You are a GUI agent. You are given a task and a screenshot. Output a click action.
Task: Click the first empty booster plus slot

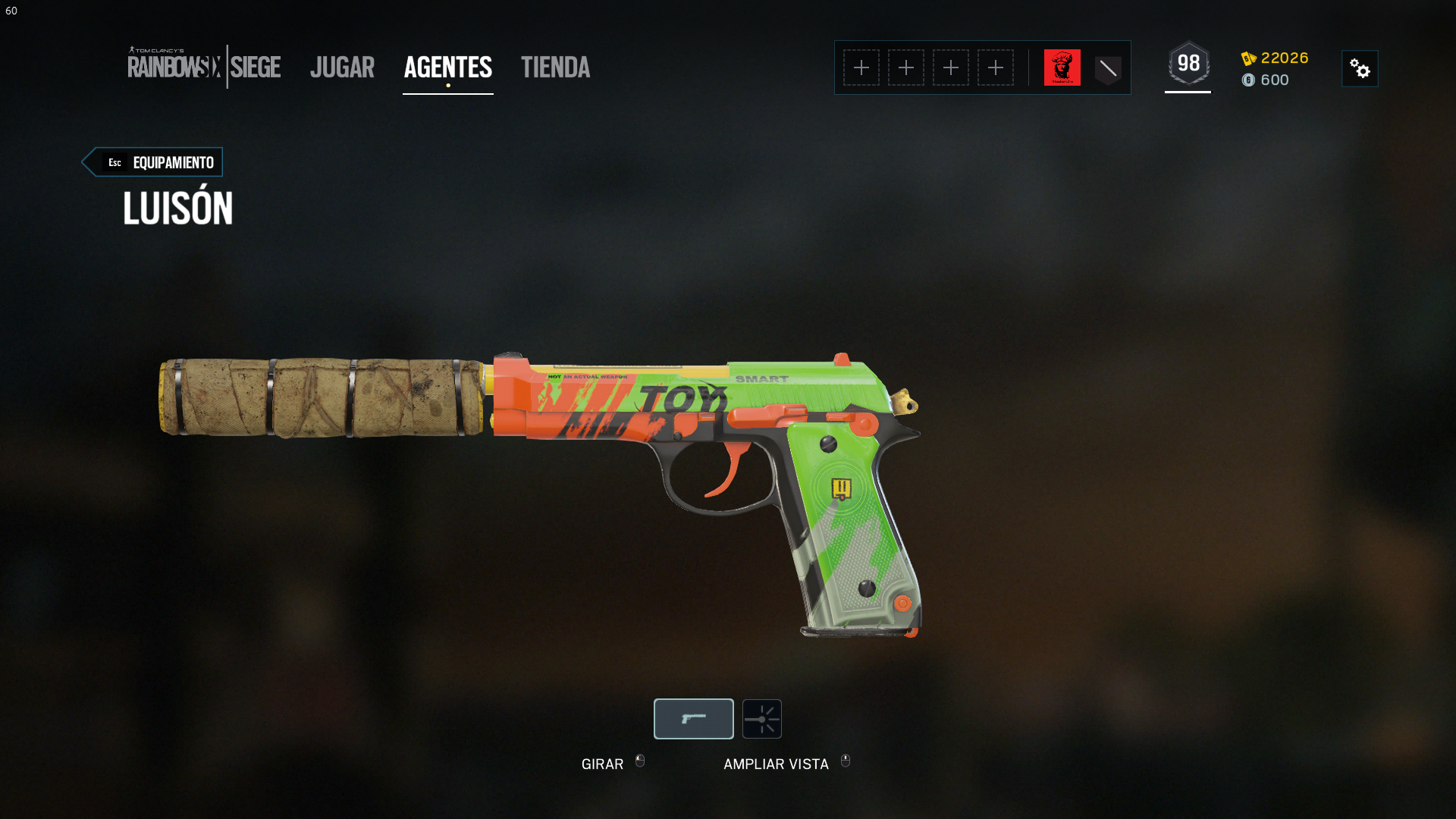pos(861,67)
